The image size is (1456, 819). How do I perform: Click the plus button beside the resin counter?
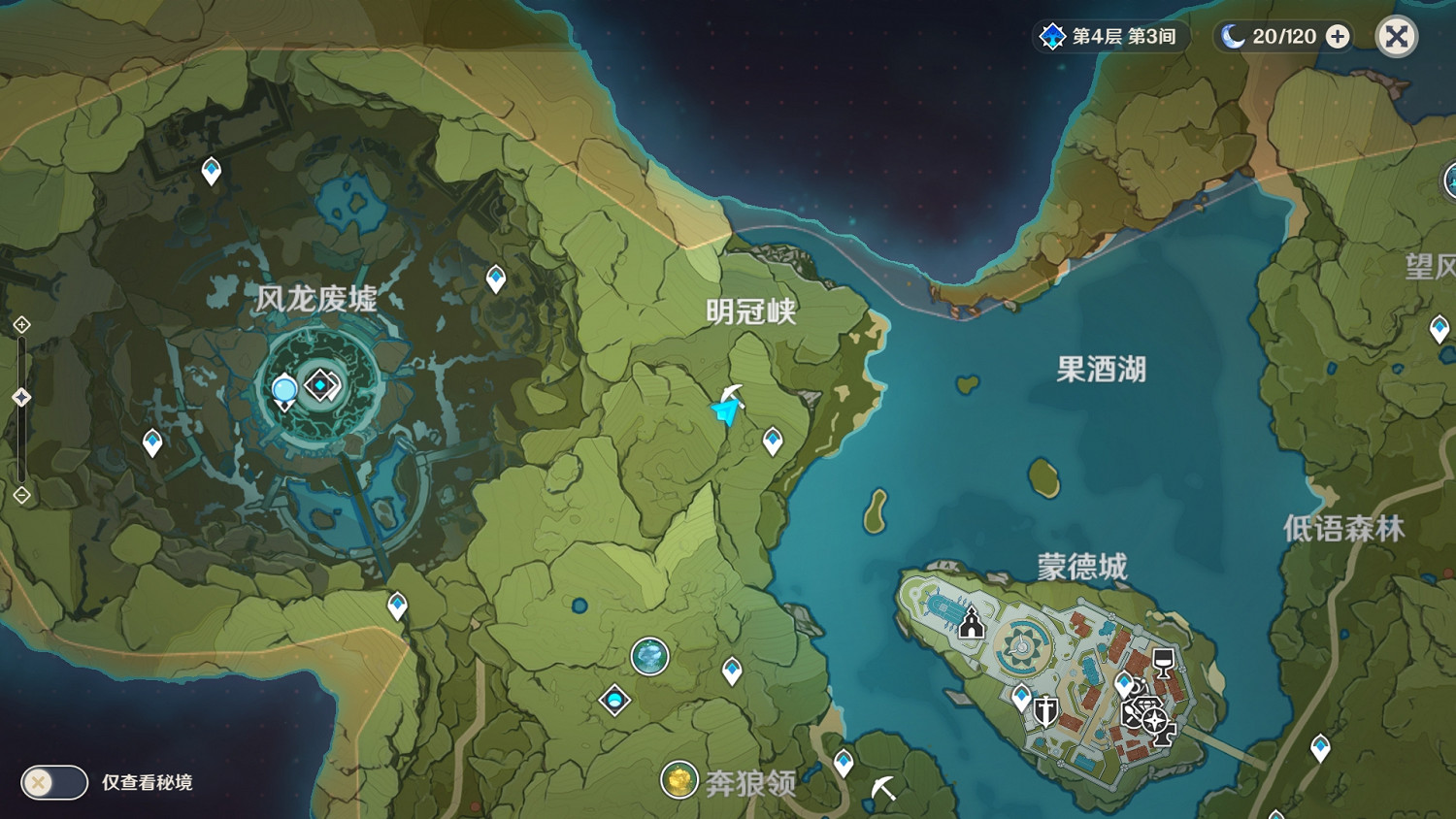coord(1339,36)
